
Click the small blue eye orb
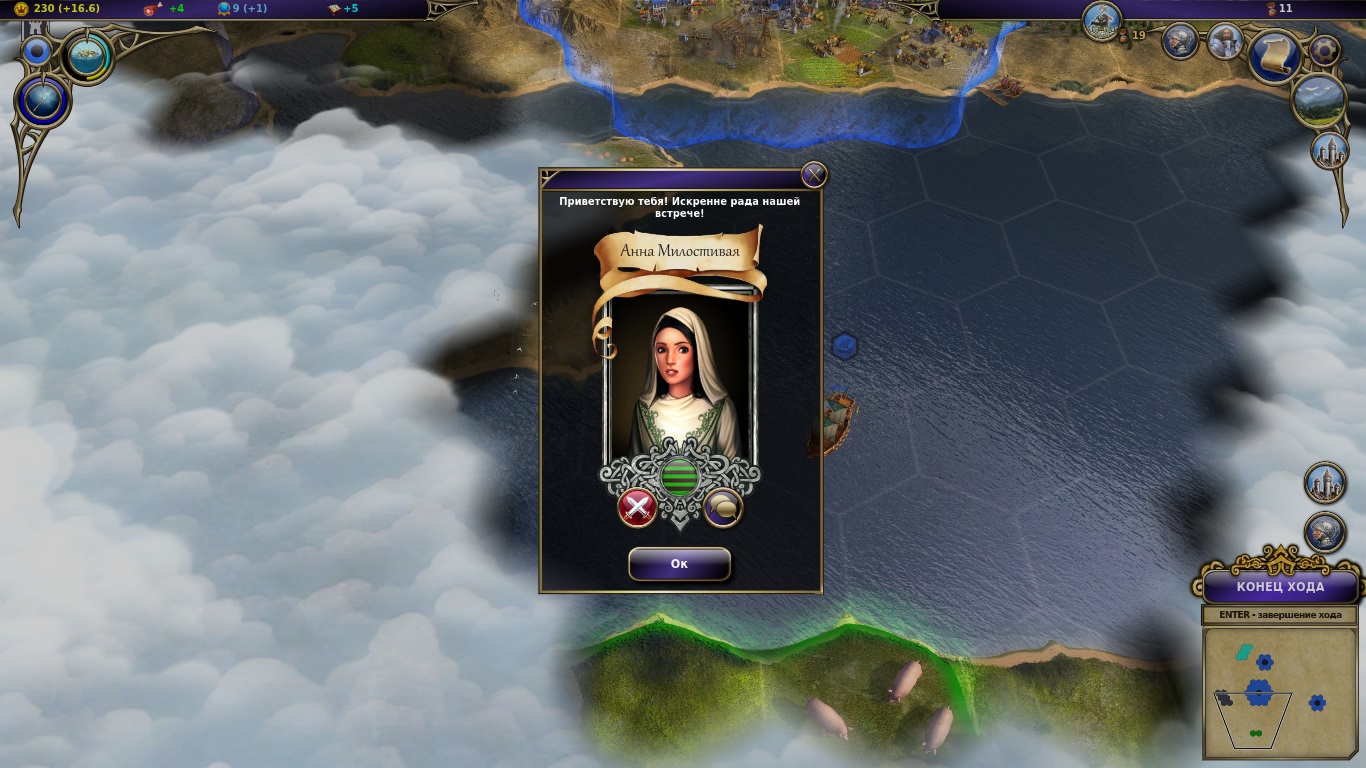(37, 52)
